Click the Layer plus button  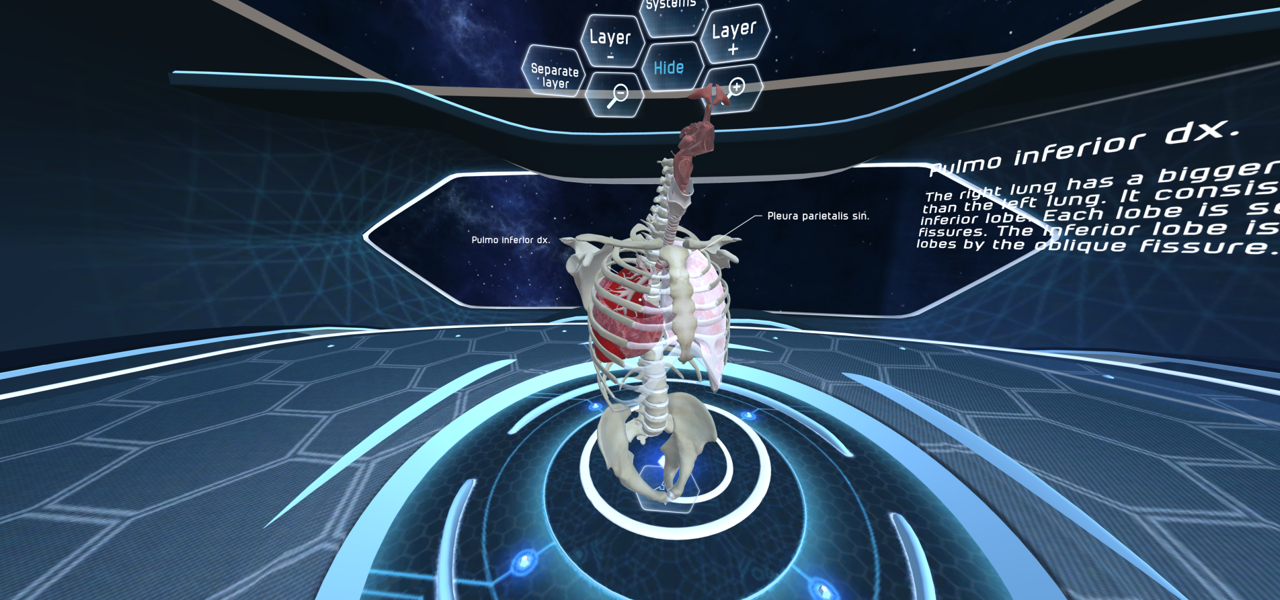pyautogui.click(x=733, y=35)
